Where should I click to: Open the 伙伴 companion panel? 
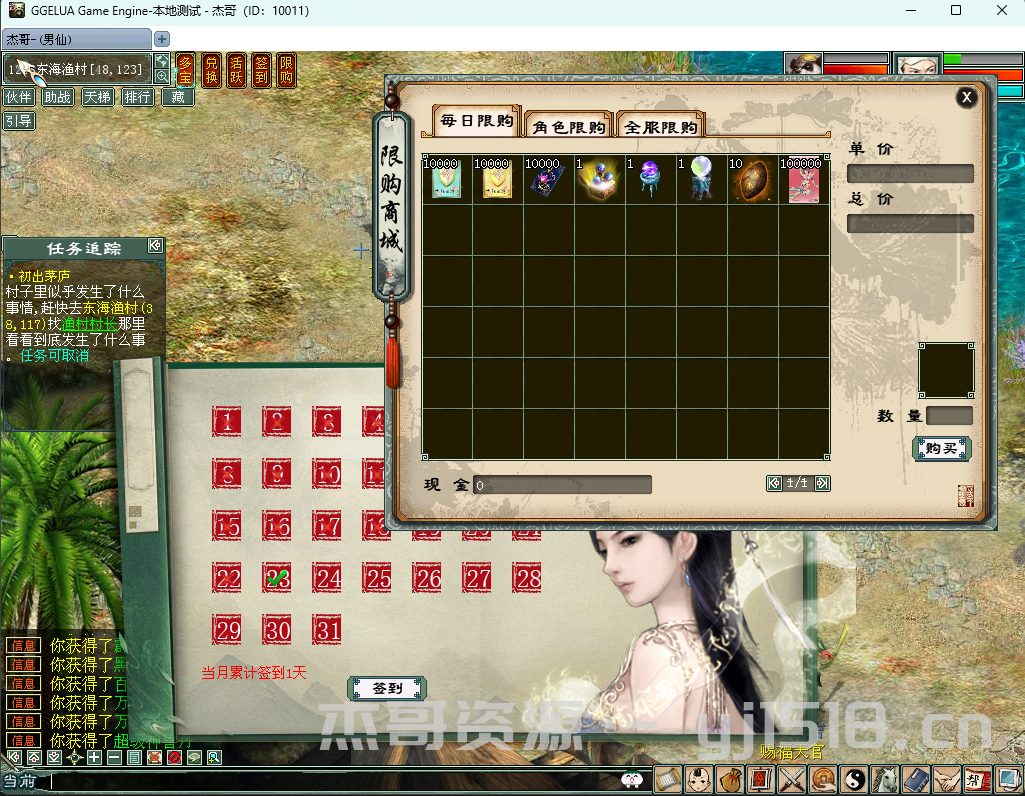click(19, 97)
